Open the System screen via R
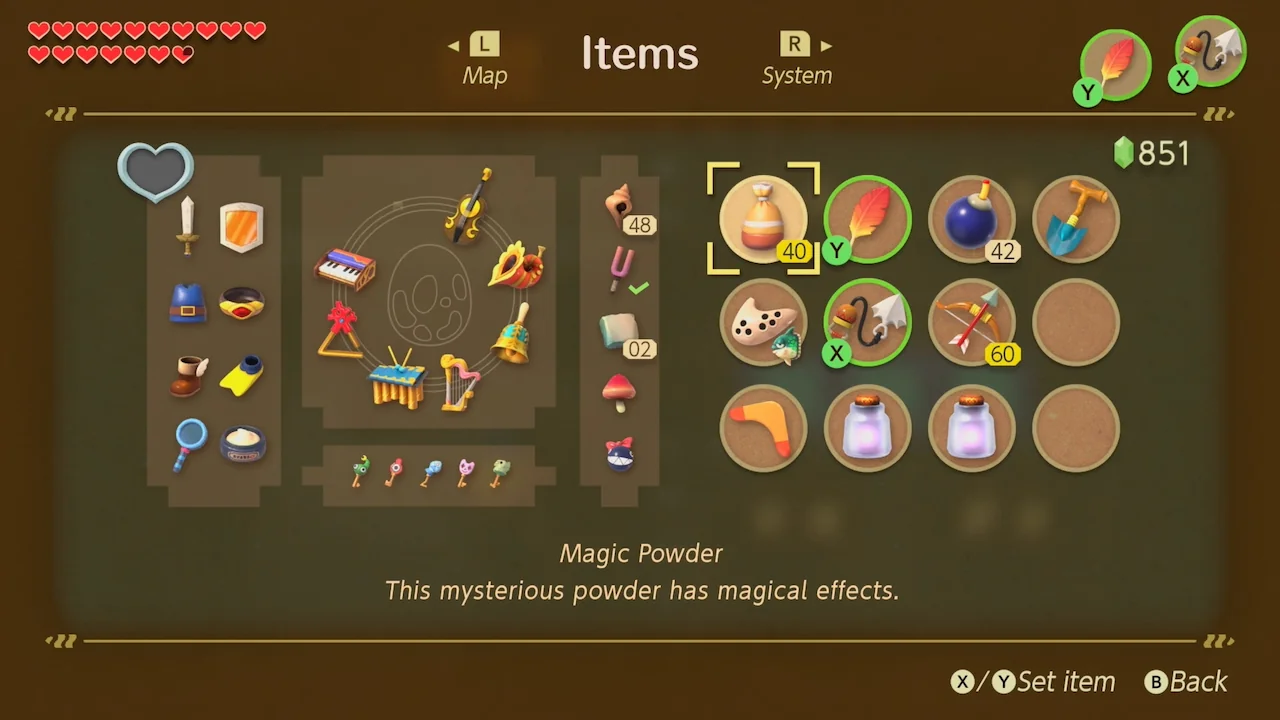Image resolution: width=1280 pixels, height=720 pixels. 797,55
